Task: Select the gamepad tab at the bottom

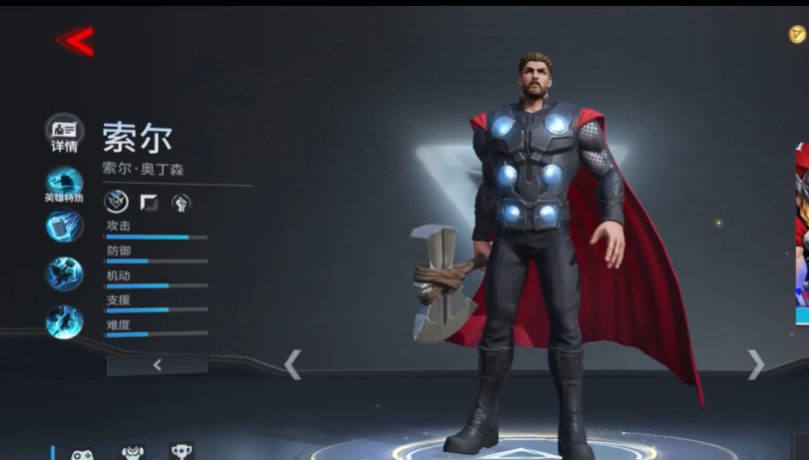Action: [82, 453]
